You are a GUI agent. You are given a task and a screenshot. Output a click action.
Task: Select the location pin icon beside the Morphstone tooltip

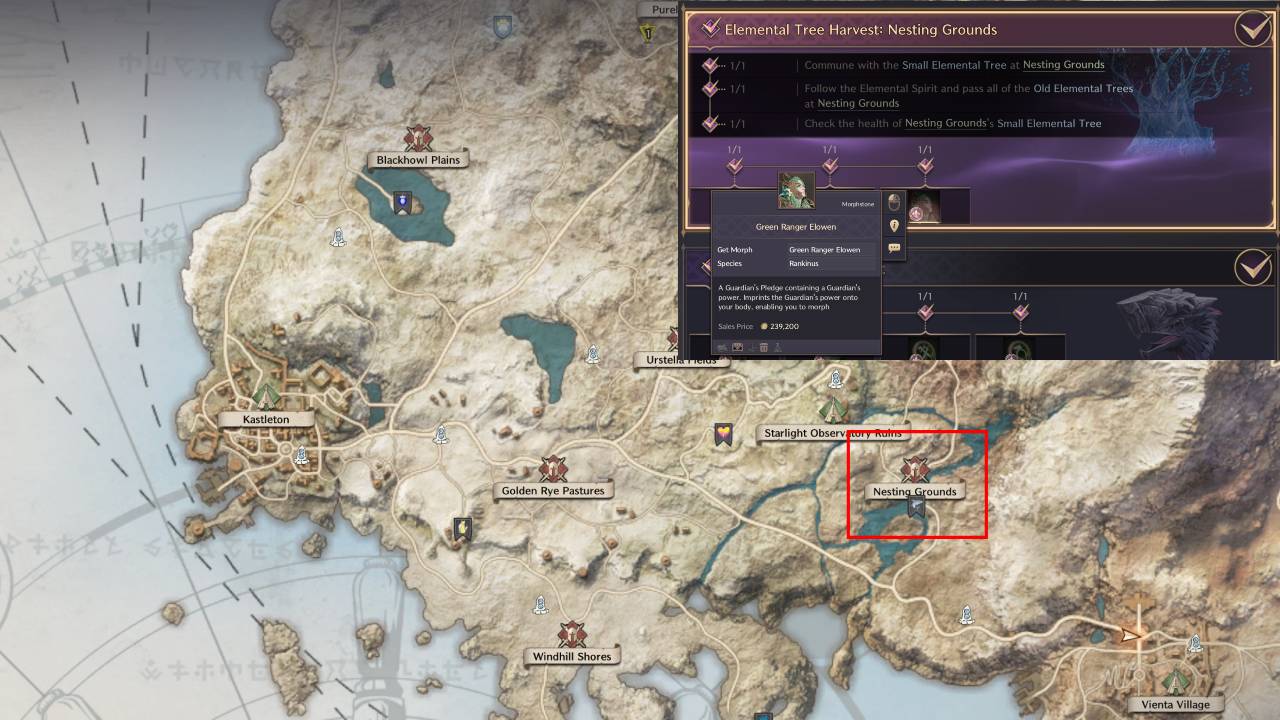(893, 225)
